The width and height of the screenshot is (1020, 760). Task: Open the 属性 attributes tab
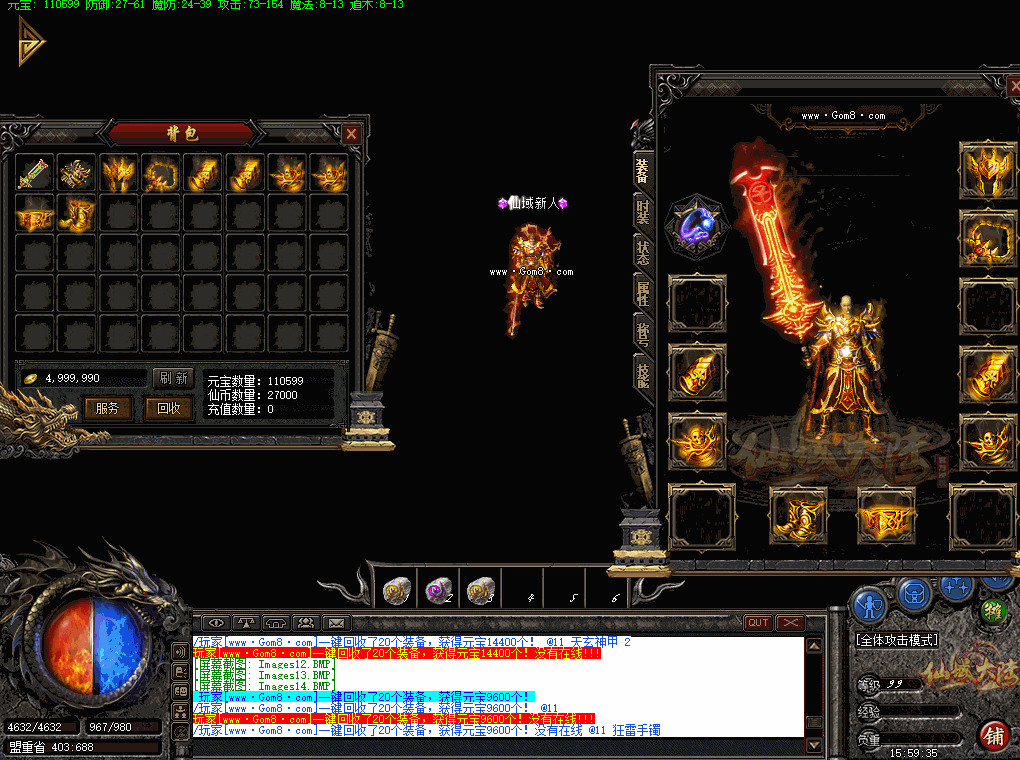[642, 291]
